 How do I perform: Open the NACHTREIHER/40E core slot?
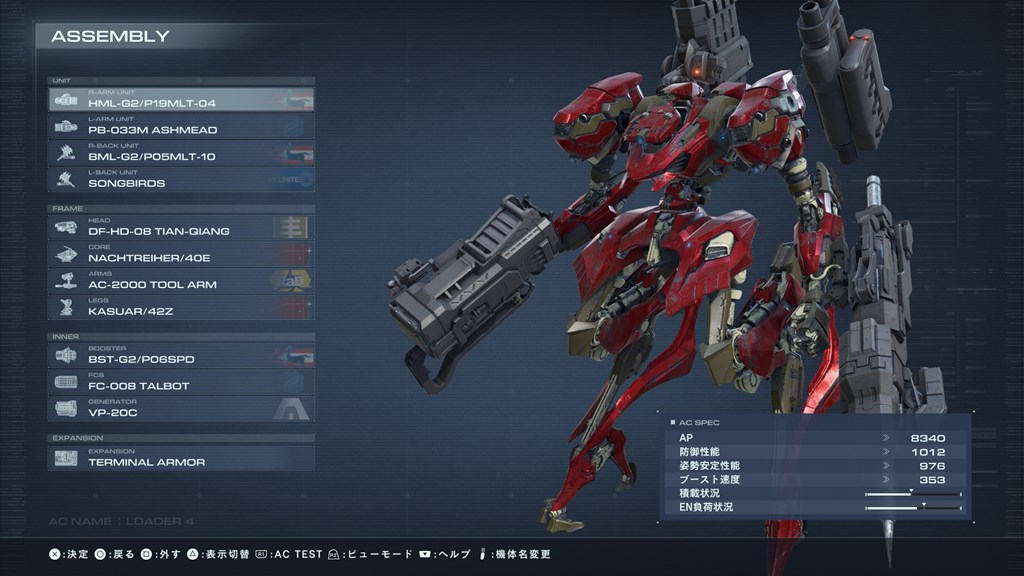coord(181,255)
